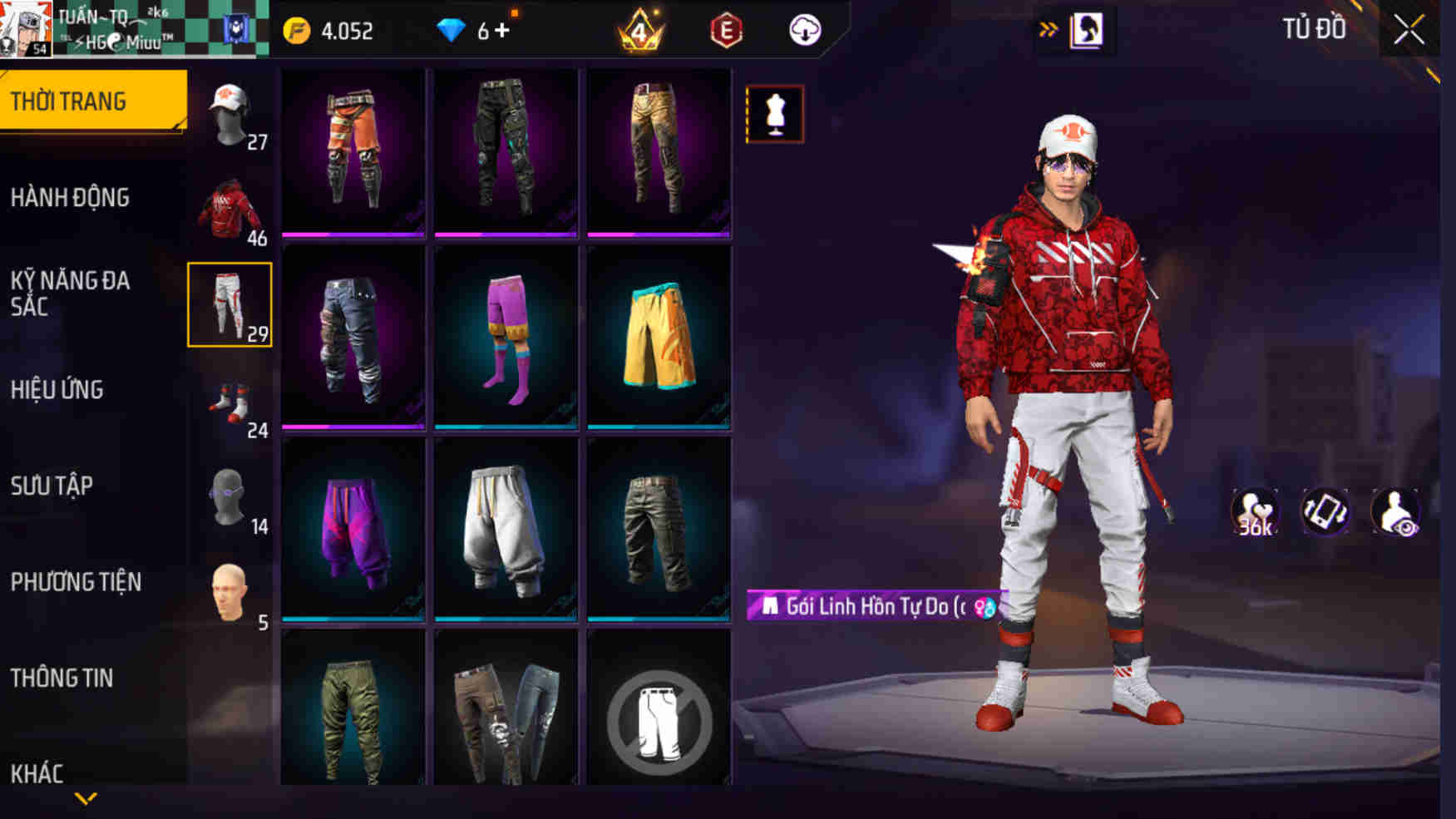Screen dimensions: 1456x819
Task: Click the cloud download icon in top bar
Action: (803, 31)
